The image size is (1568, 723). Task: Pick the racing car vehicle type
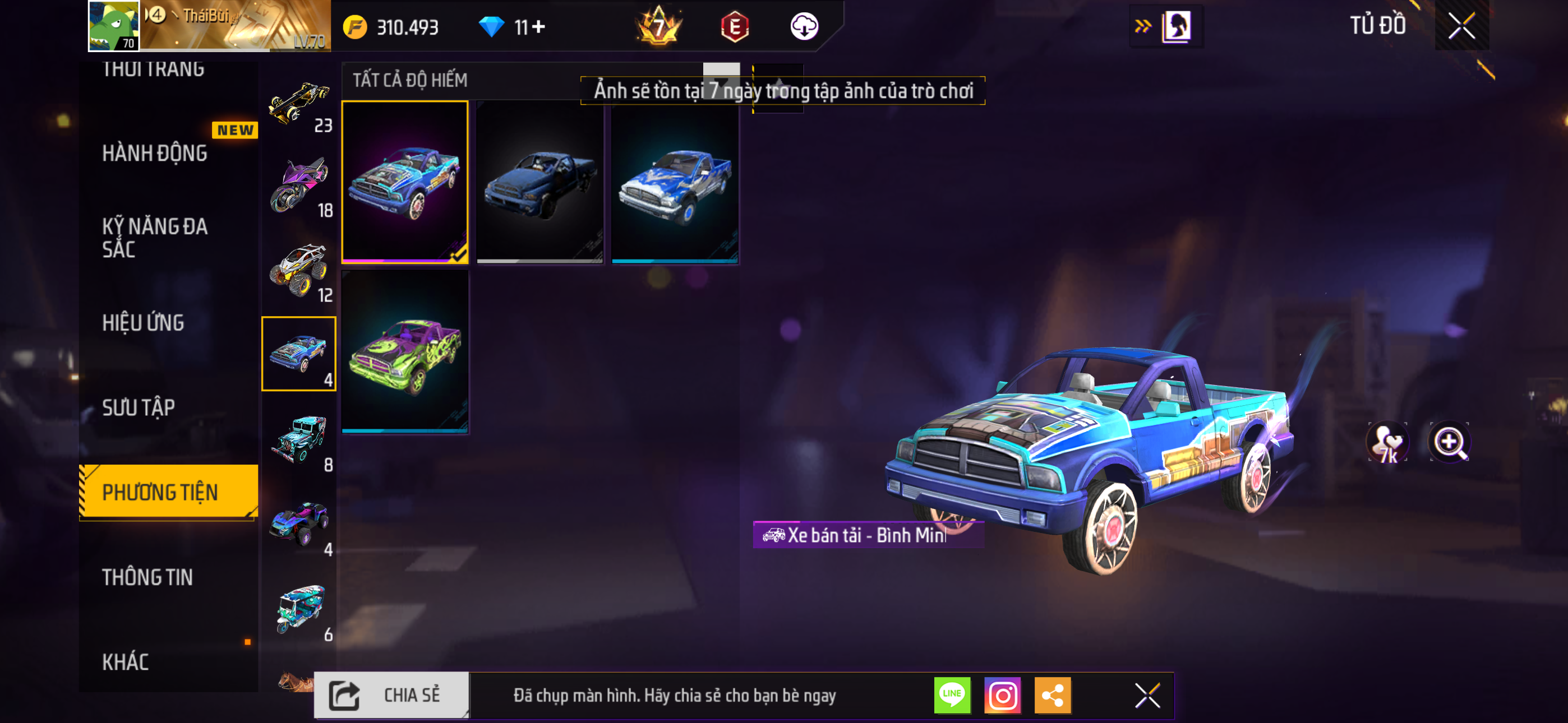pos(299,102)
